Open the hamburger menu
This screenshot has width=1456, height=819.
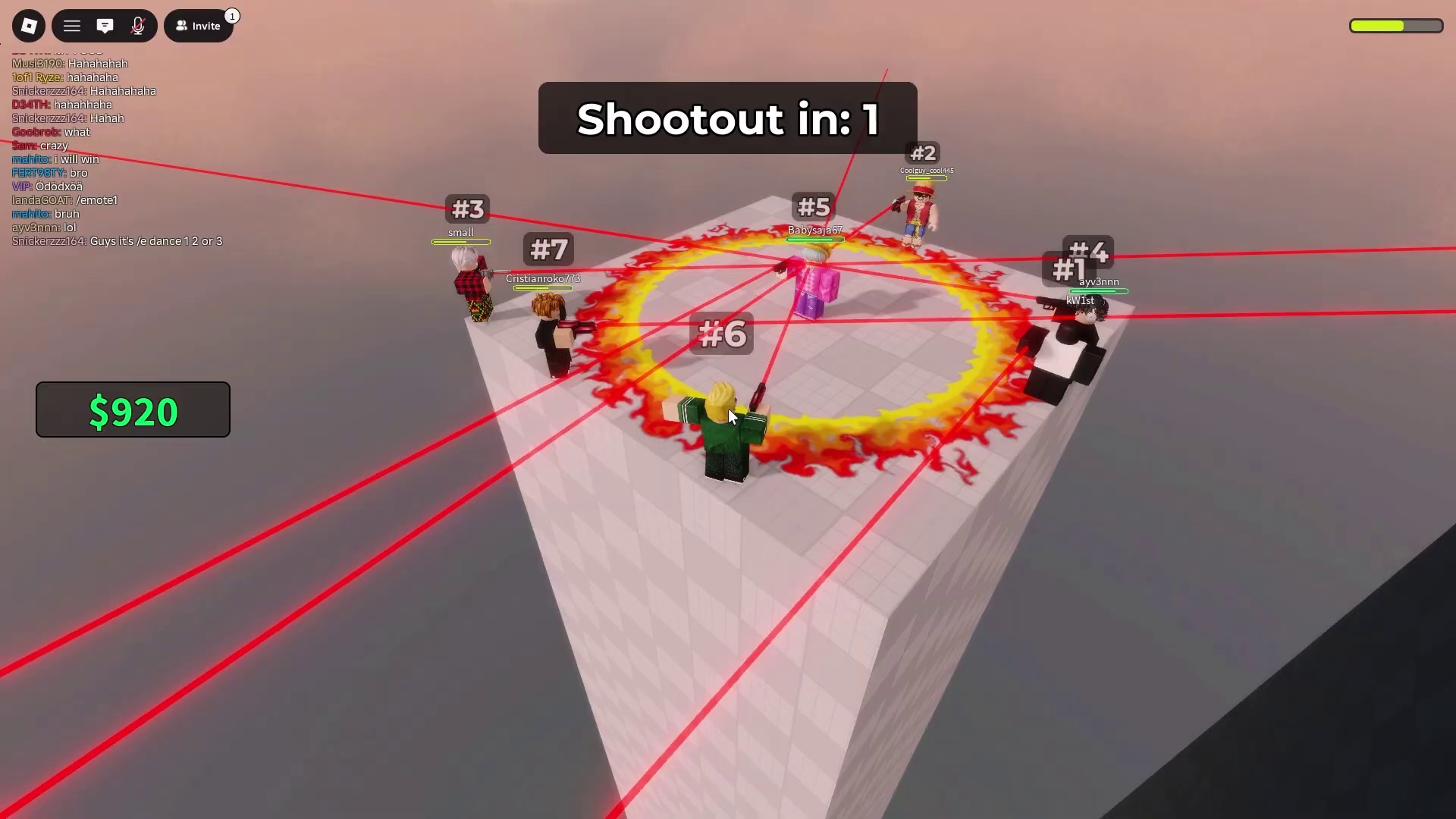pyautogui.click(x=71, y=25)
